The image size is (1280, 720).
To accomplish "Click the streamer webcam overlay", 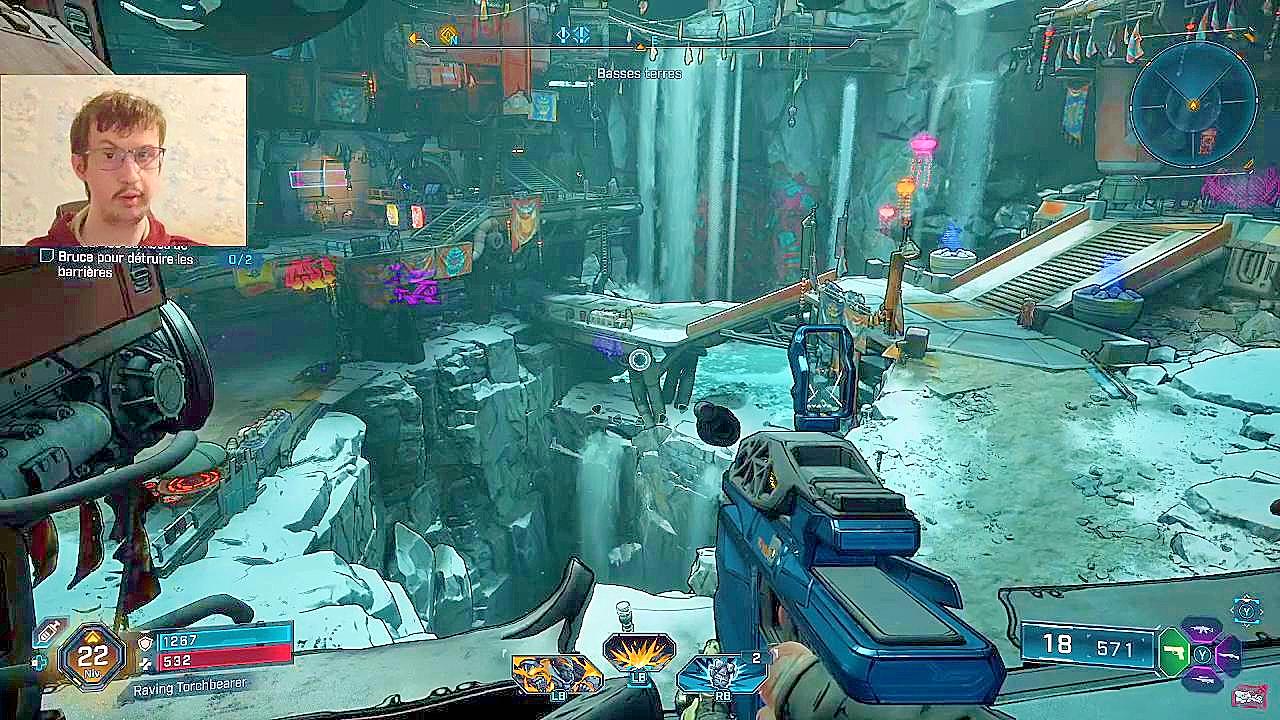I will pyautogui.click(x=123, y=160).
